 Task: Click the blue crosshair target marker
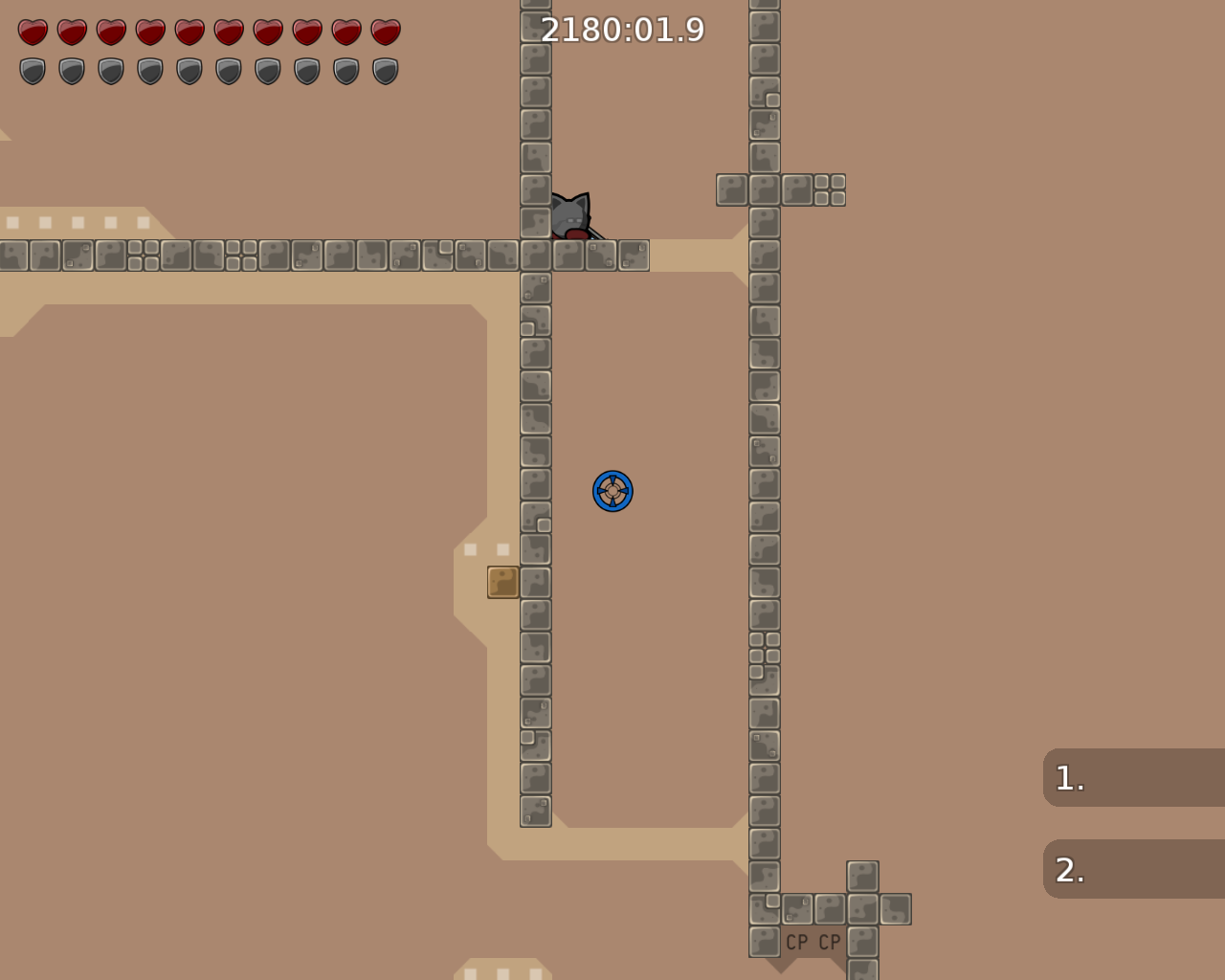coord(614,491)
